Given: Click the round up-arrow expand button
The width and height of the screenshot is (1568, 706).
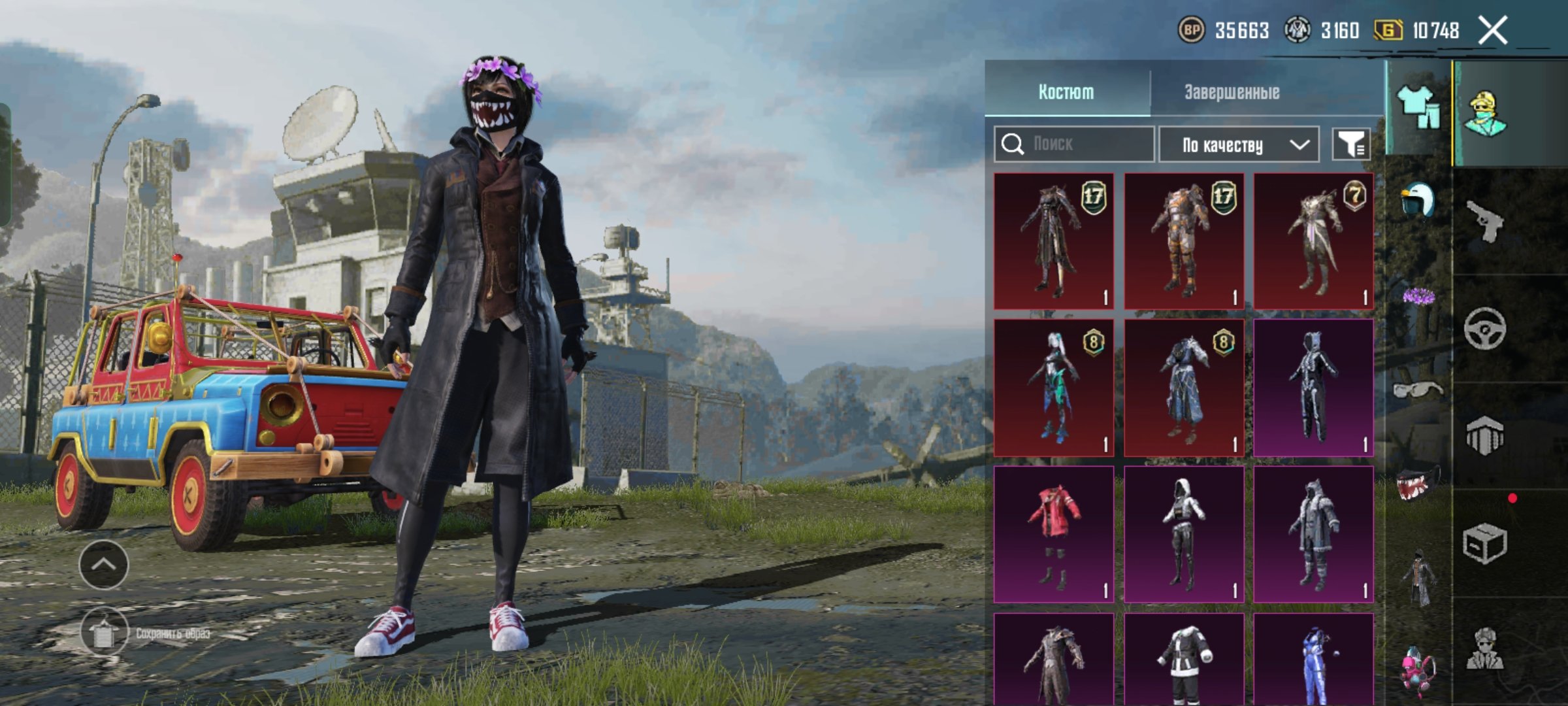Looking at the screenshot, I should pyautogui.click(x=104, y=564).
